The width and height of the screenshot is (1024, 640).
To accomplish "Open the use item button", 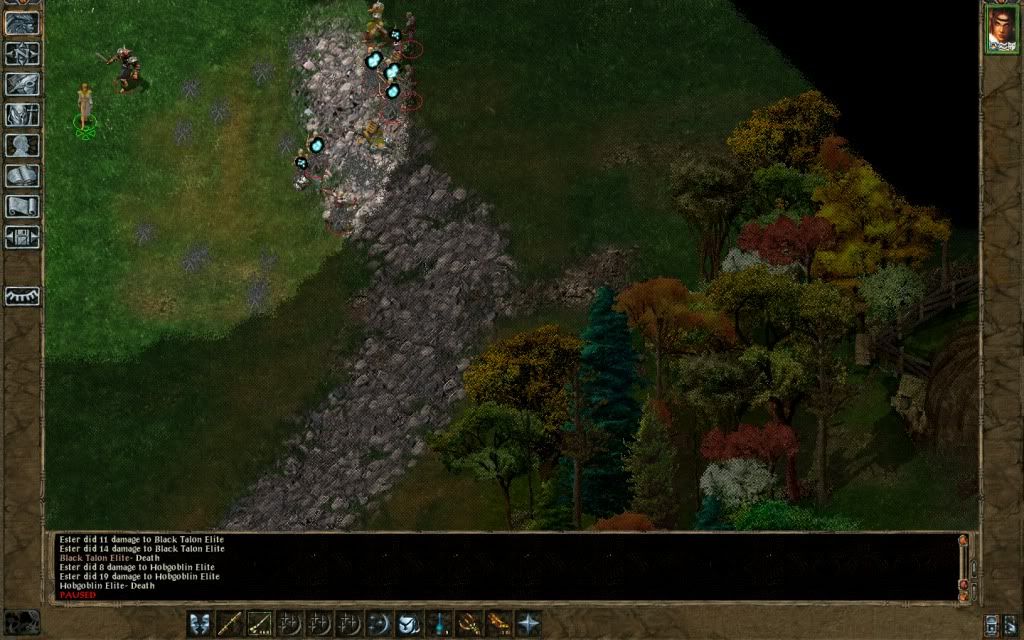I will click(x=409, y=624).
